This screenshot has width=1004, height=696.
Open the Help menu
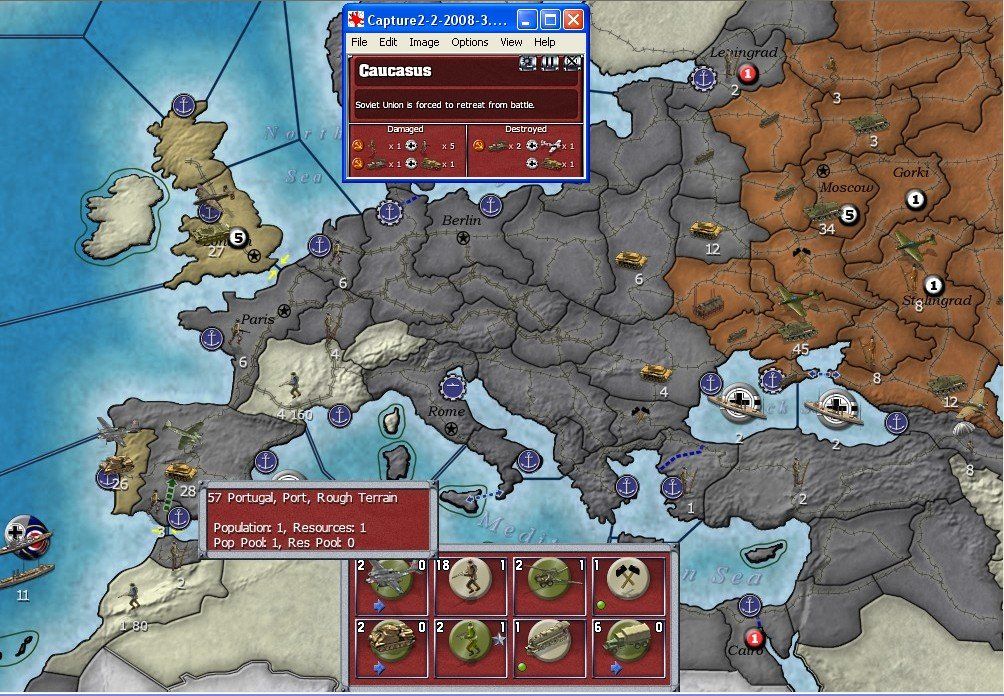coord(544,42)
